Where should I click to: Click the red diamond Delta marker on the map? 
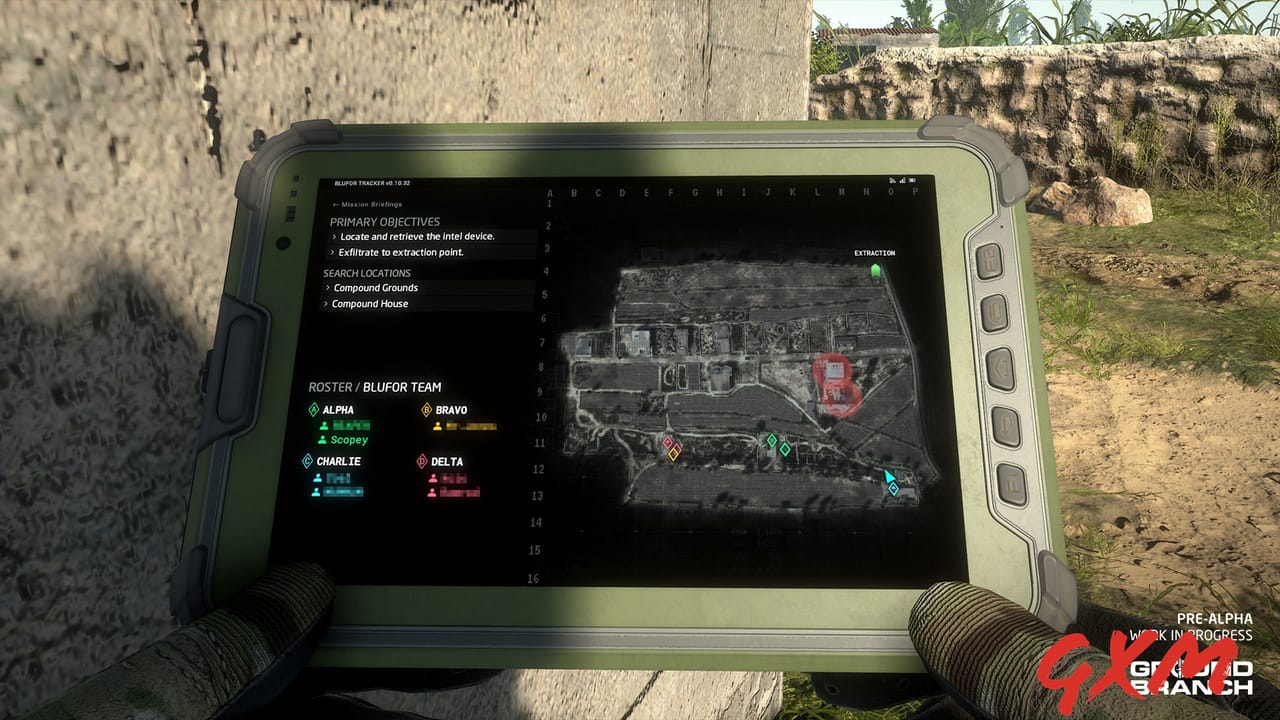point(666,443)
